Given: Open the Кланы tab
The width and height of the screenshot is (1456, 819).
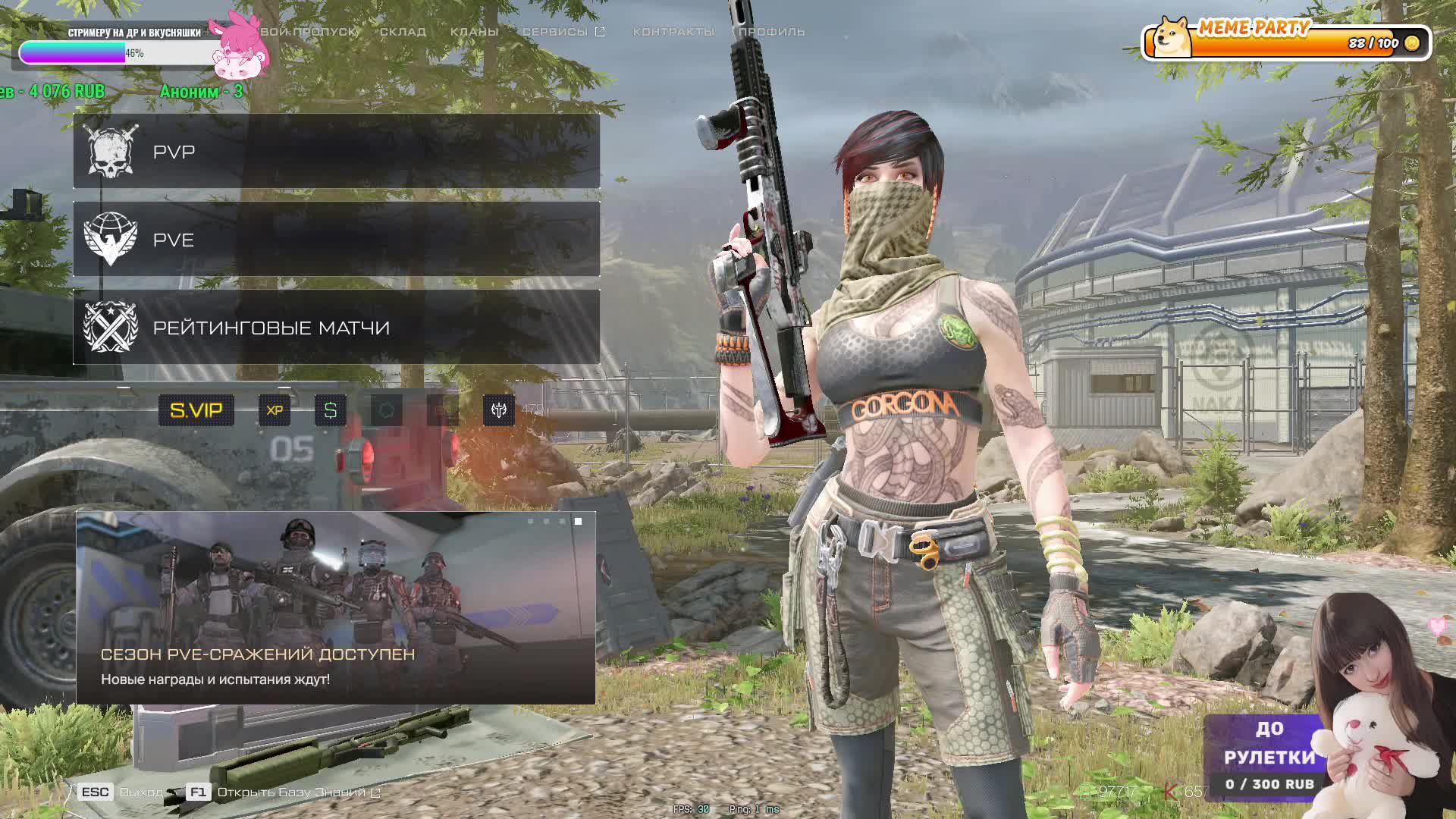Looking at the screenshot, I should pos(474,32).
